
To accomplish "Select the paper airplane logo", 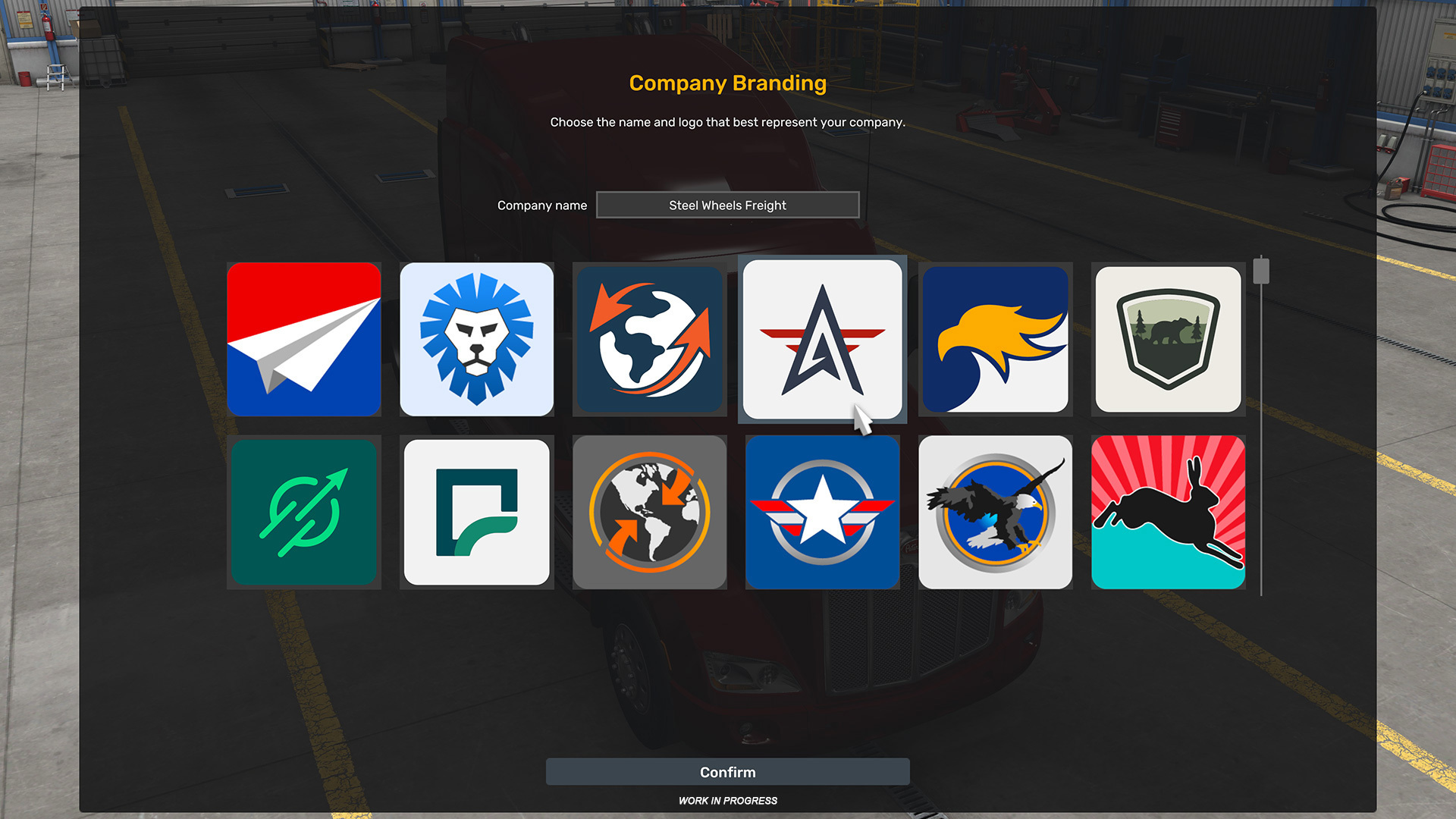I will [x=303, y=339].
